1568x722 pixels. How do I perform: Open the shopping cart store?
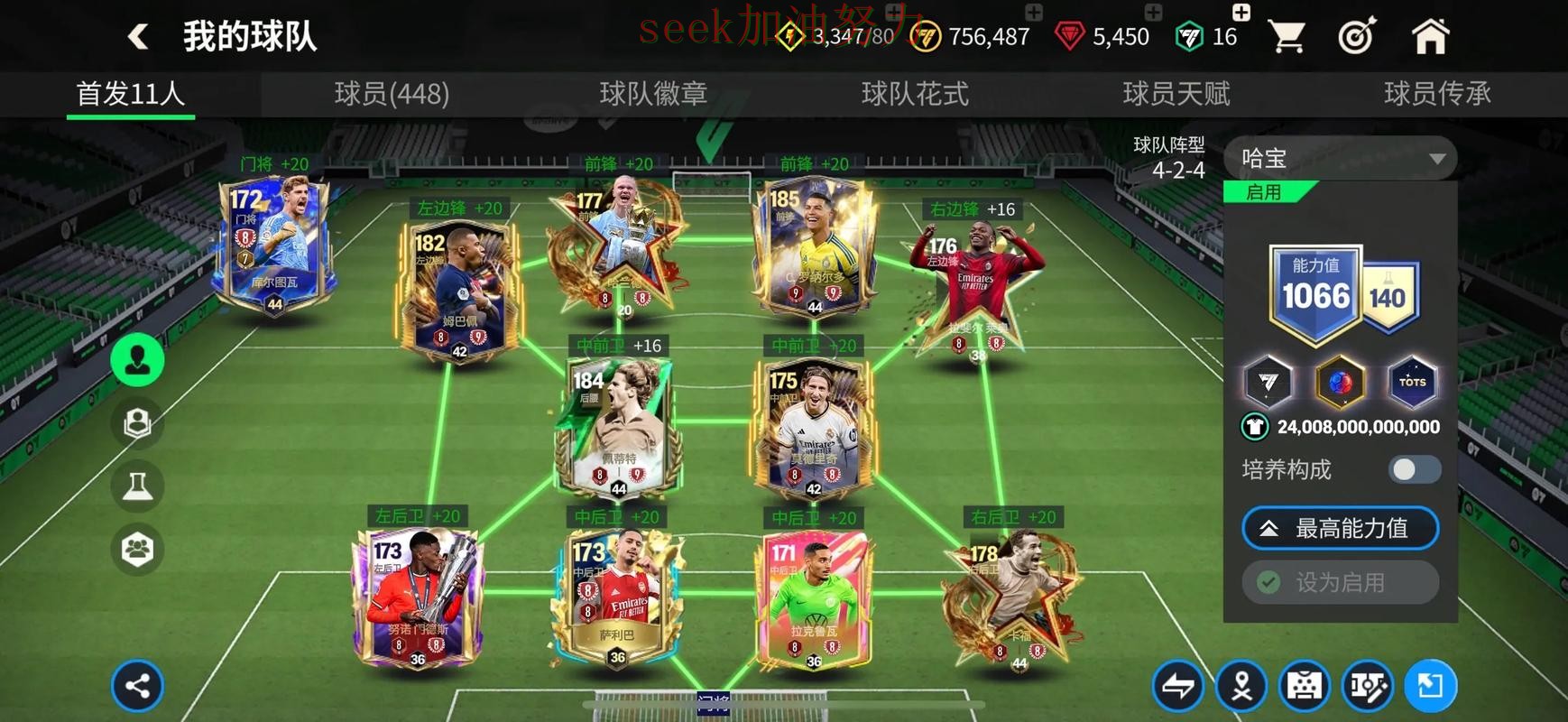(1286, 37)
